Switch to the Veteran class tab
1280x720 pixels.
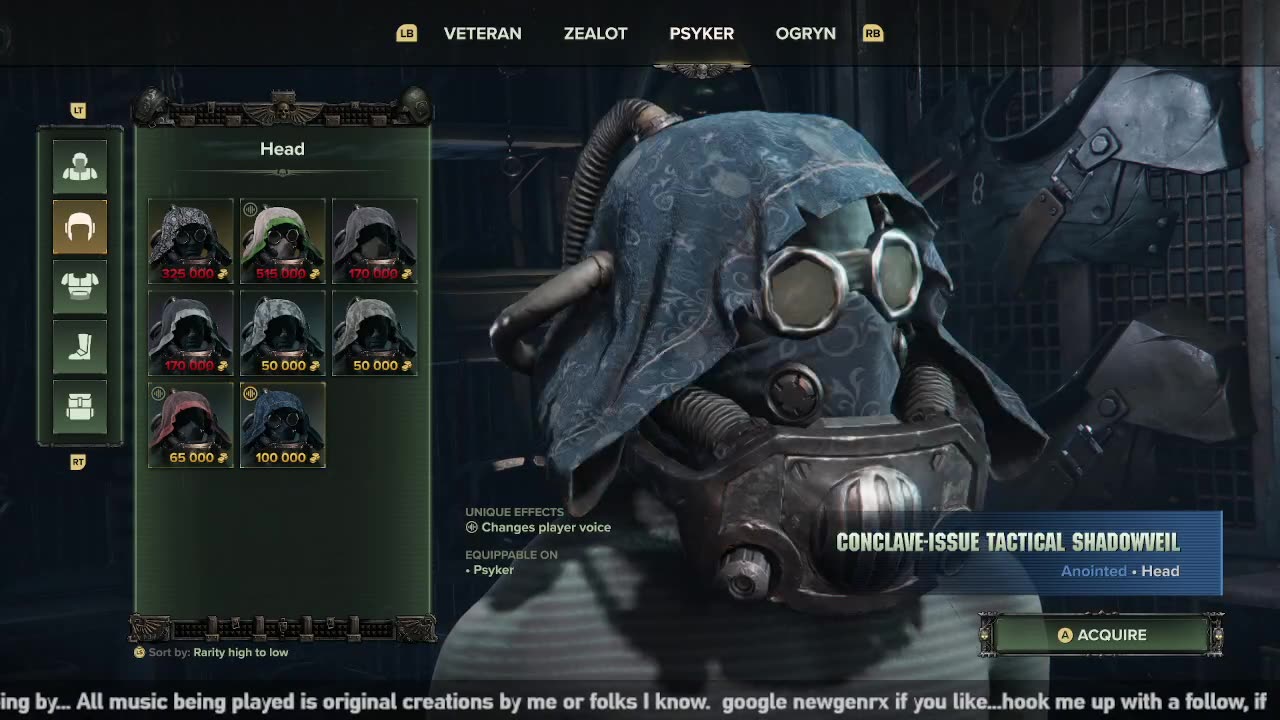[x=482, y=33]
